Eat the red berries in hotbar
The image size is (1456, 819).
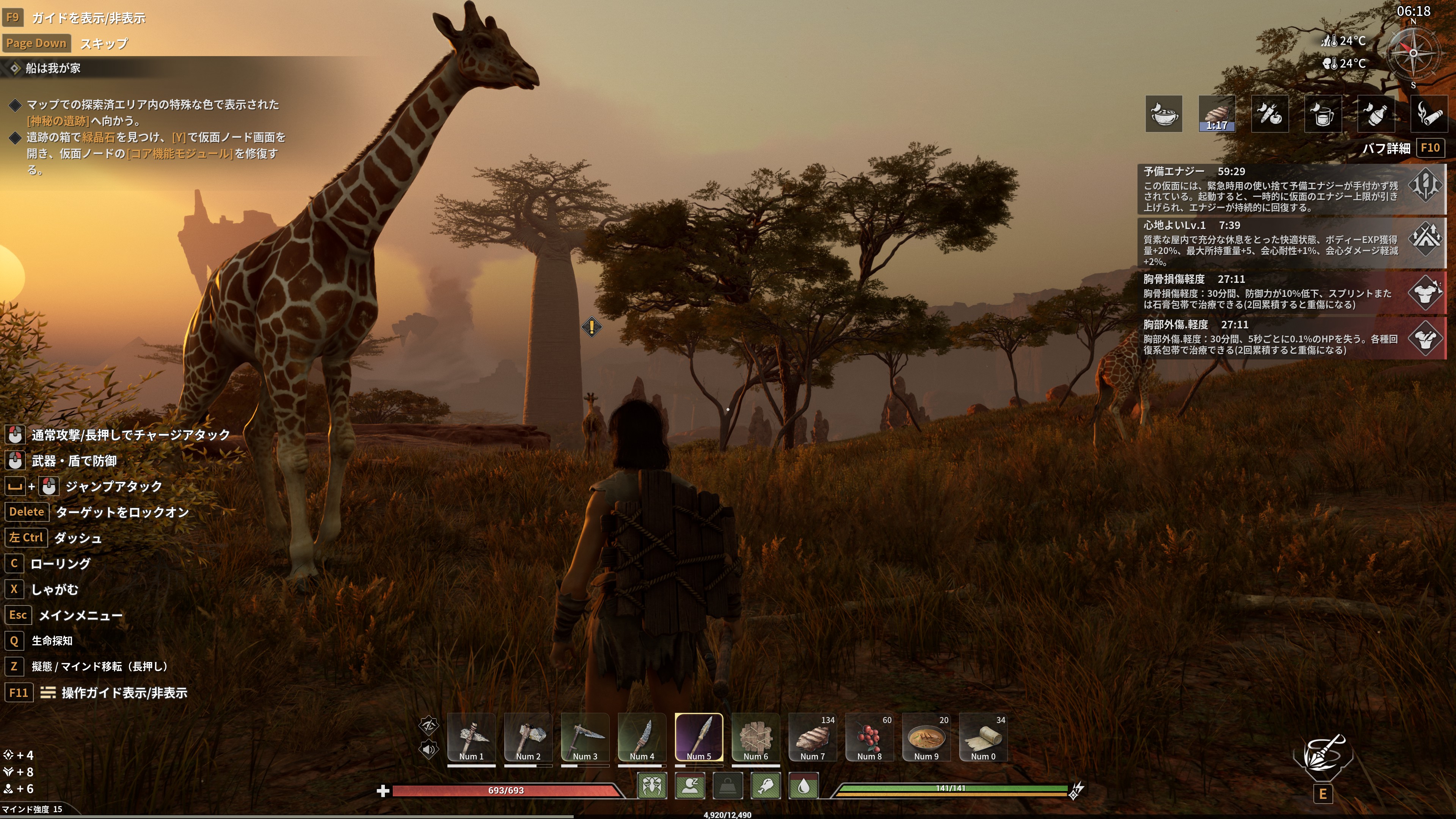click(x=869, y=737)
